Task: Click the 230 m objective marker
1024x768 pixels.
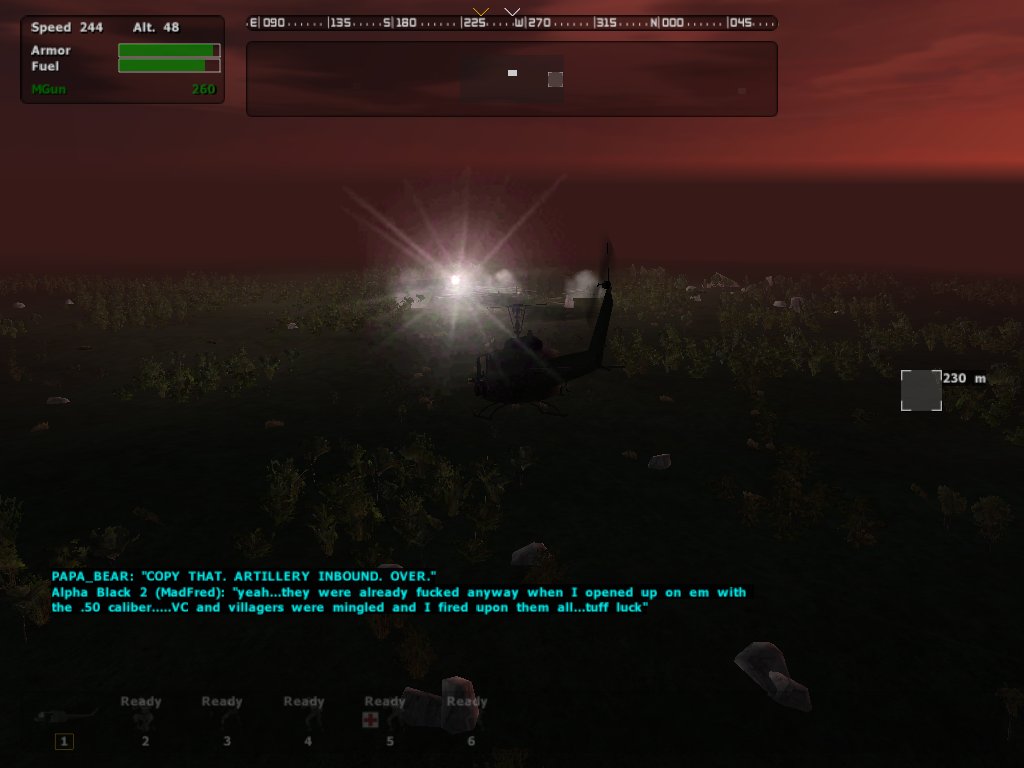Action: 921,390
